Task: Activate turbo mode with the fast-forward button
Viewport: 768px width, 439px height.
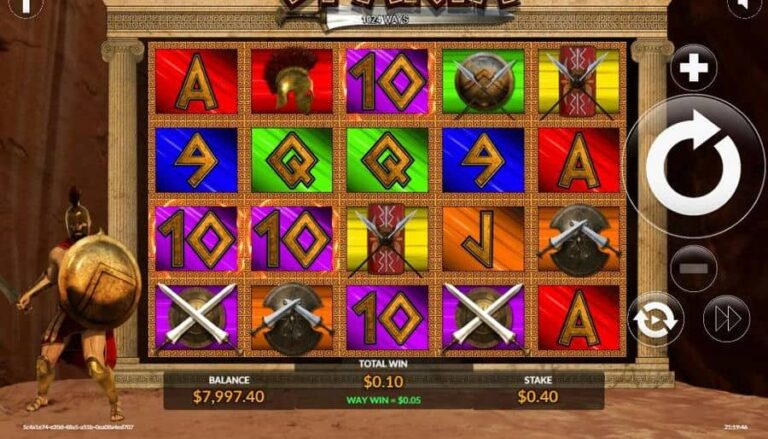Action: coord(725,320)
